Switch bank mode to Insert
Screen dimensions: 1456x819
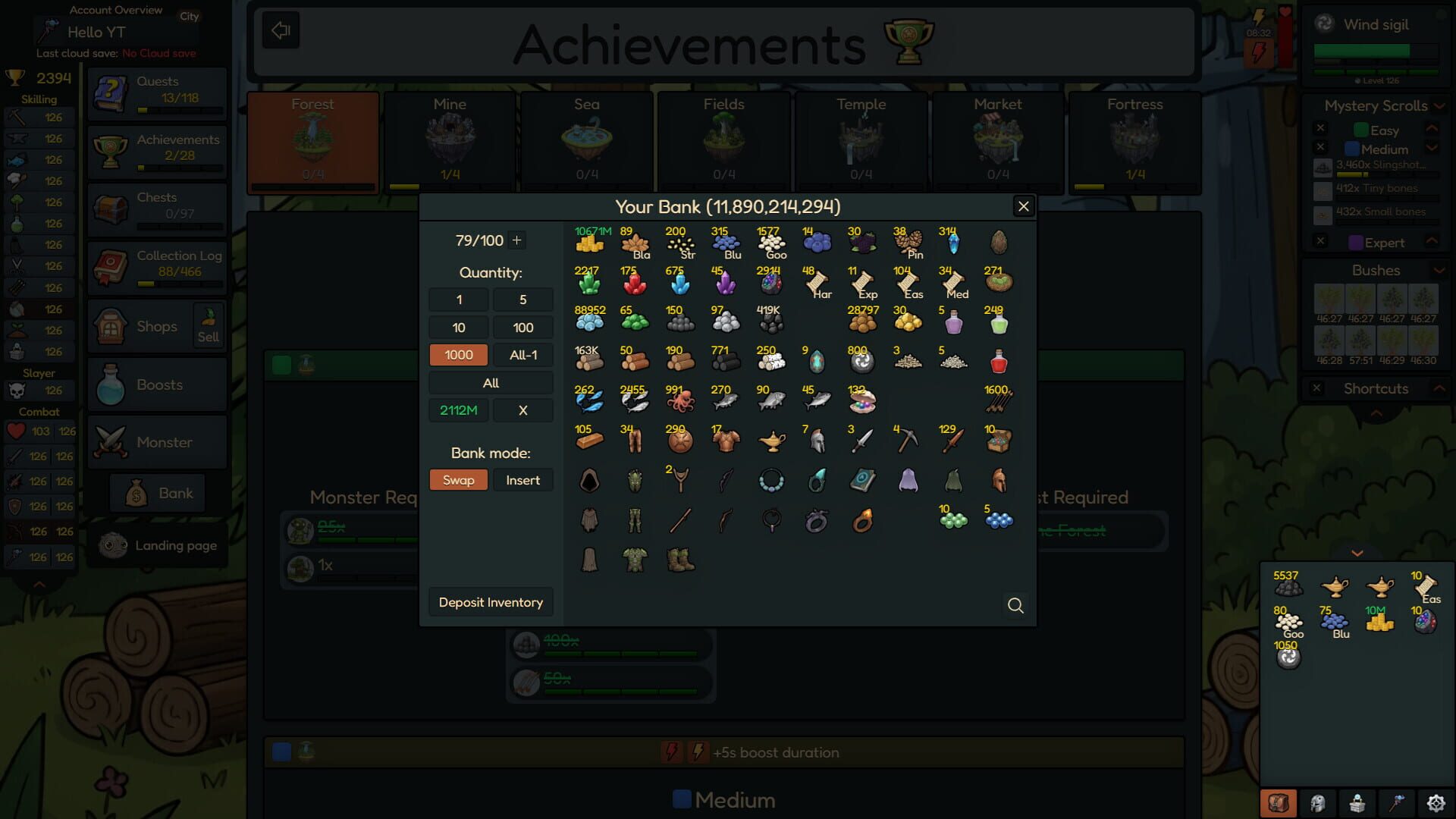click(x=522, y=479)
